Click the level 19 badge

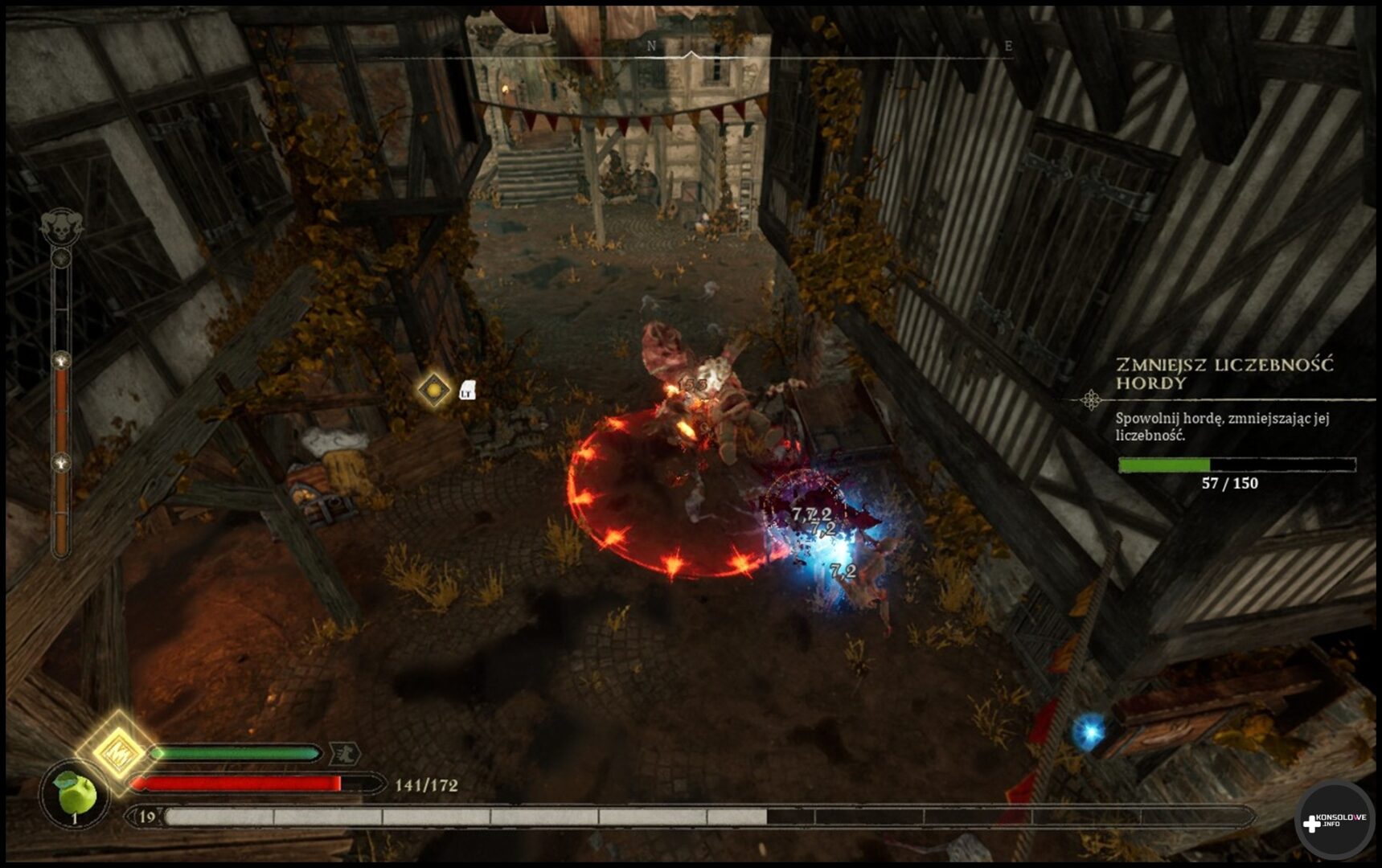point(147,817)
